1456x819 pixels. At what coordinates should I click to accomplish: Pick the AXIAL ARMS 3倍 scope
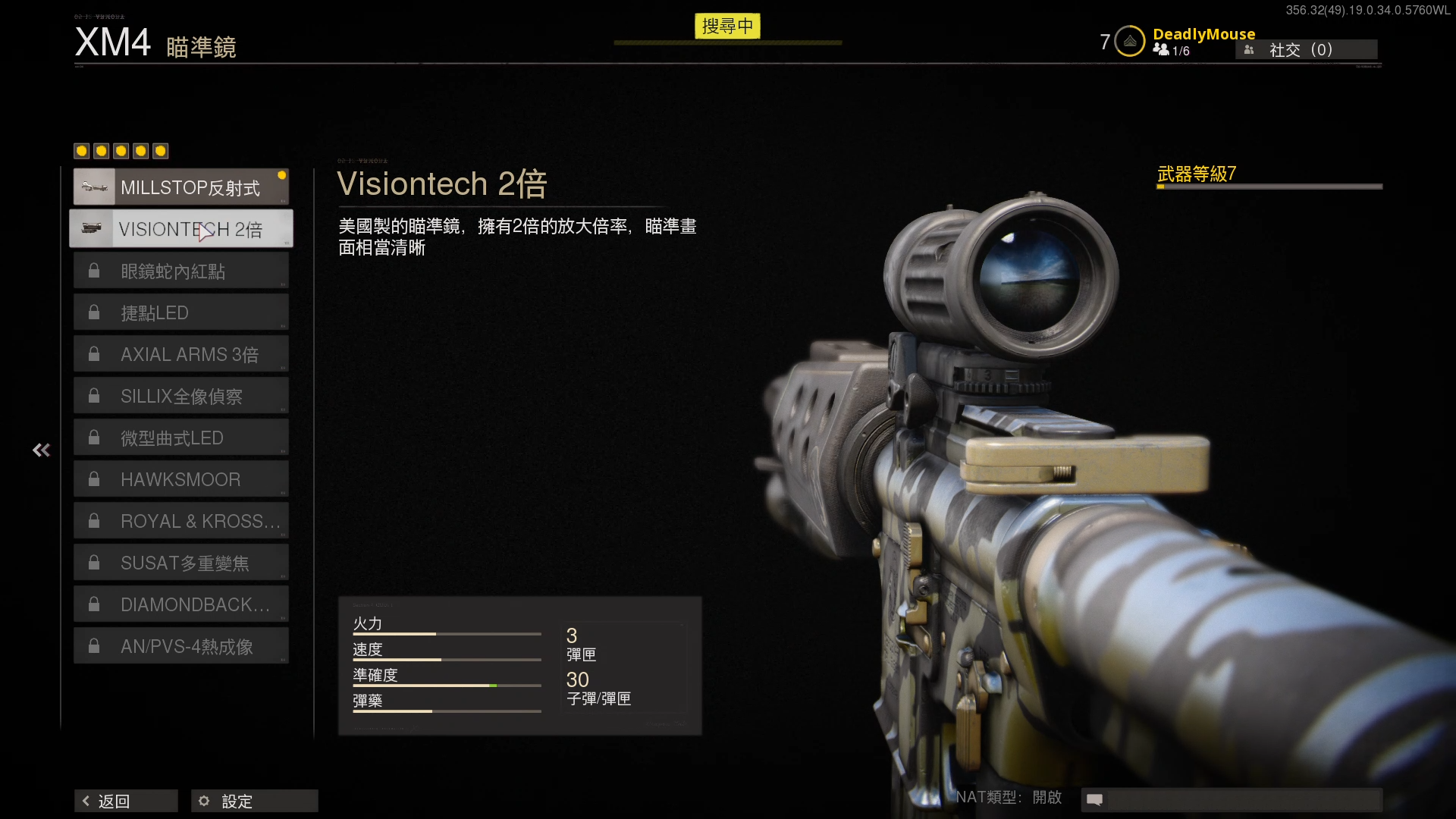tap(180, 354)
